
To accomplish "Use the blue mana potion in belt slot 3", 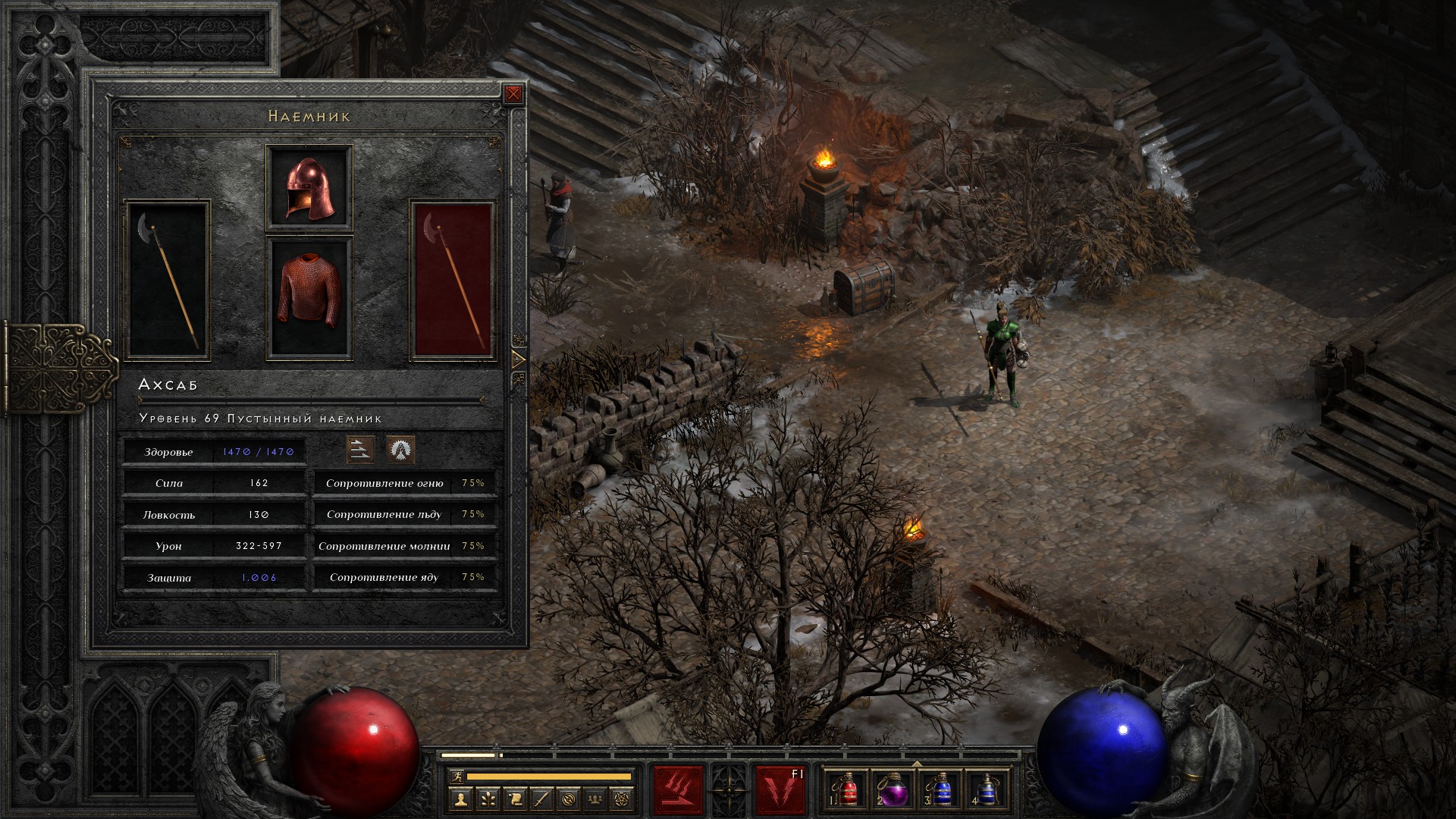I will pyautogui.click(x=940, y=789).
